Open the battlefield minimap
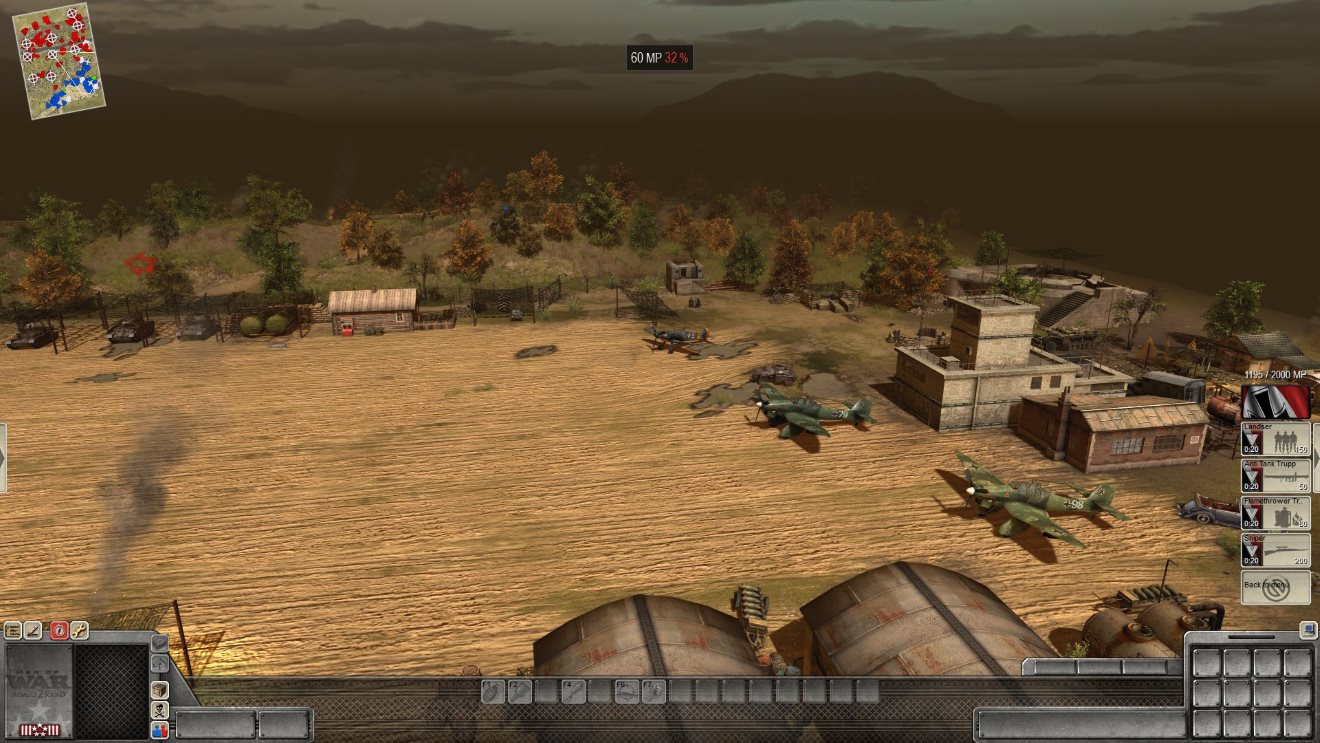Screen dimensions: 1320x743 point(59,60)
